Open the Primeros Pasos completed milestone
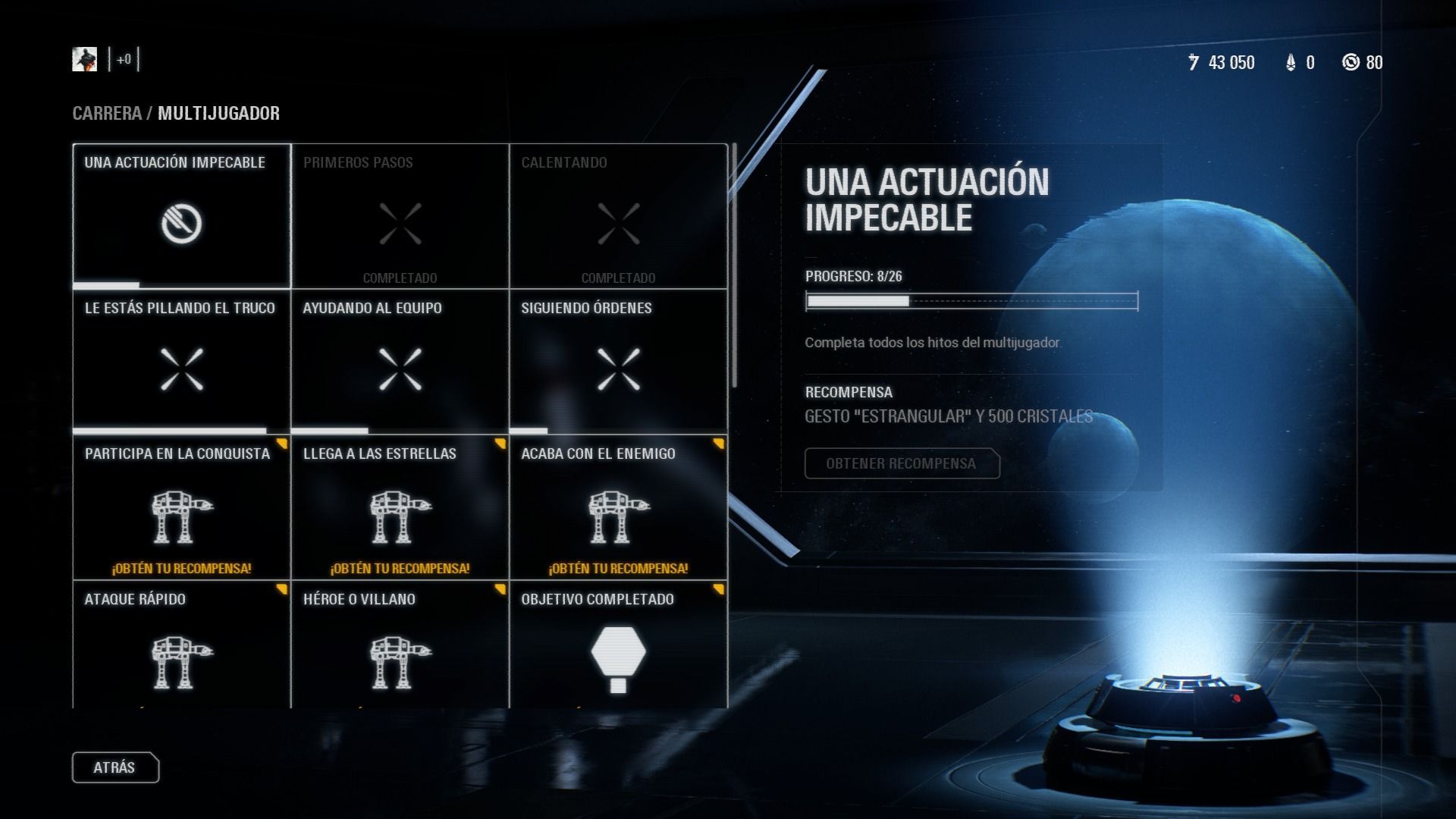 (400, 217)
